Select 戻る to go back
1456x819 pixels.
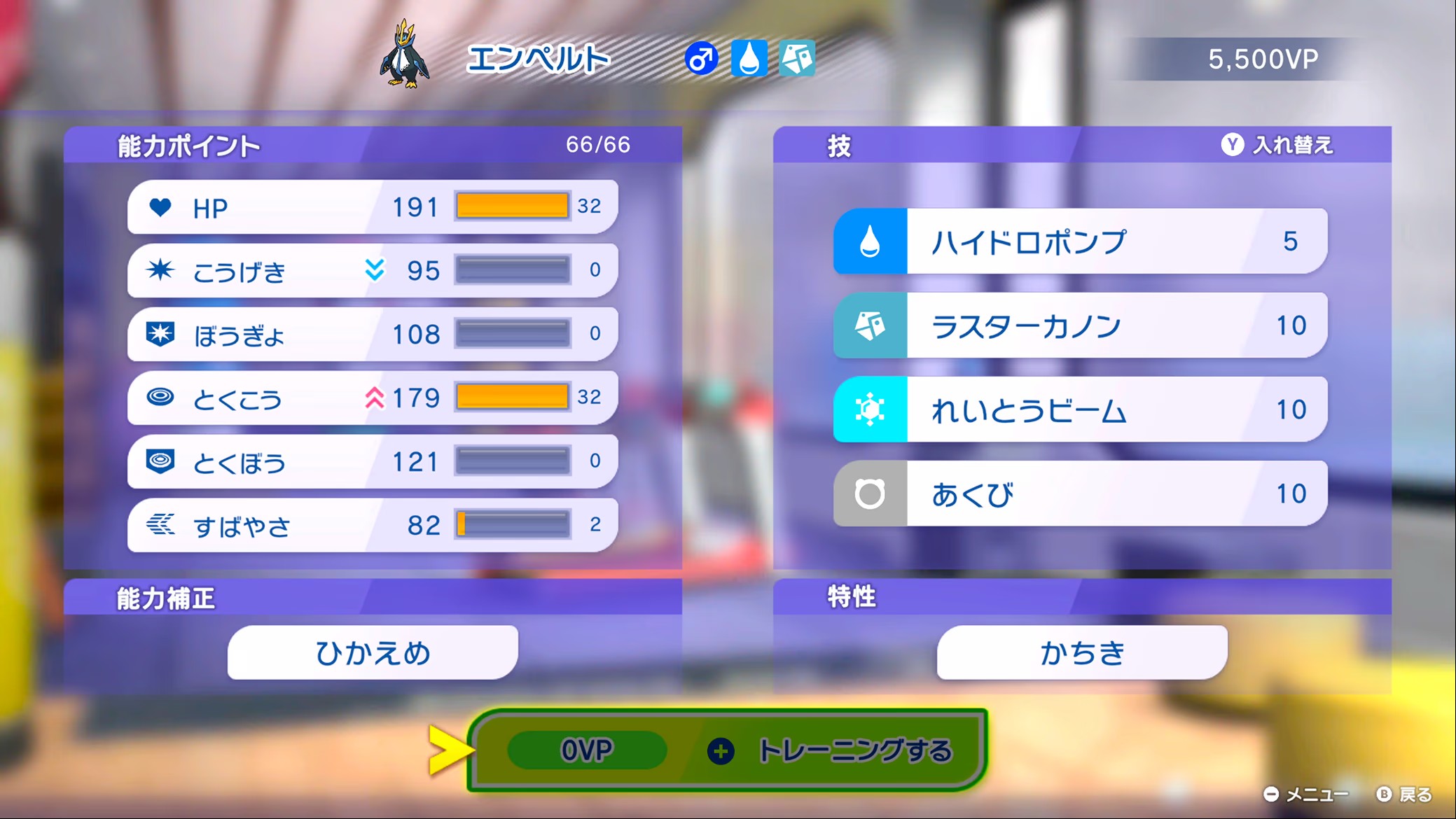pyautogui.click(x=1413, y=794)
